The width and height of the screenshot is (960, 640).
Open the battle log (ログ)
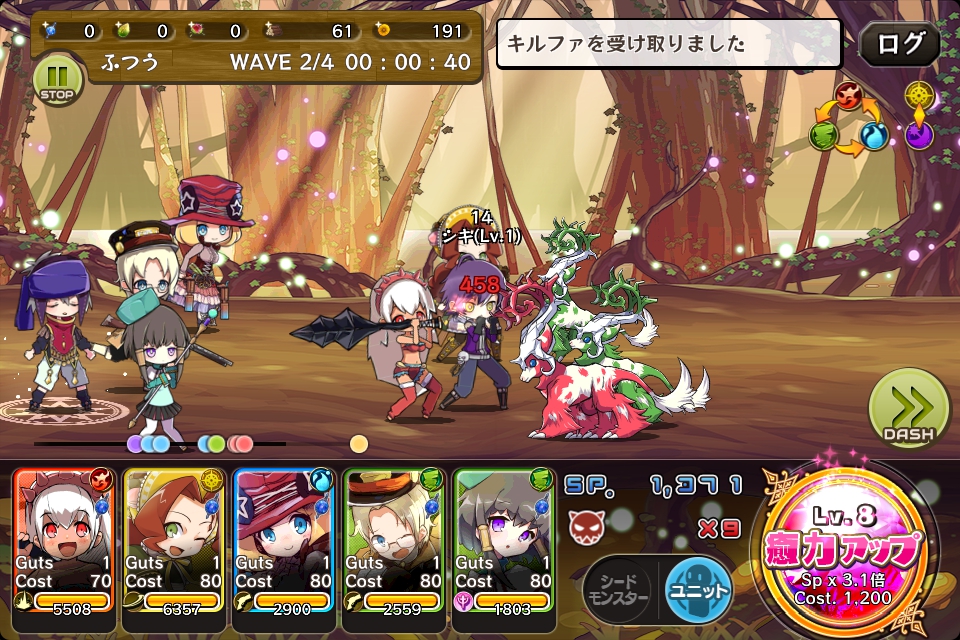click(899, 45)
